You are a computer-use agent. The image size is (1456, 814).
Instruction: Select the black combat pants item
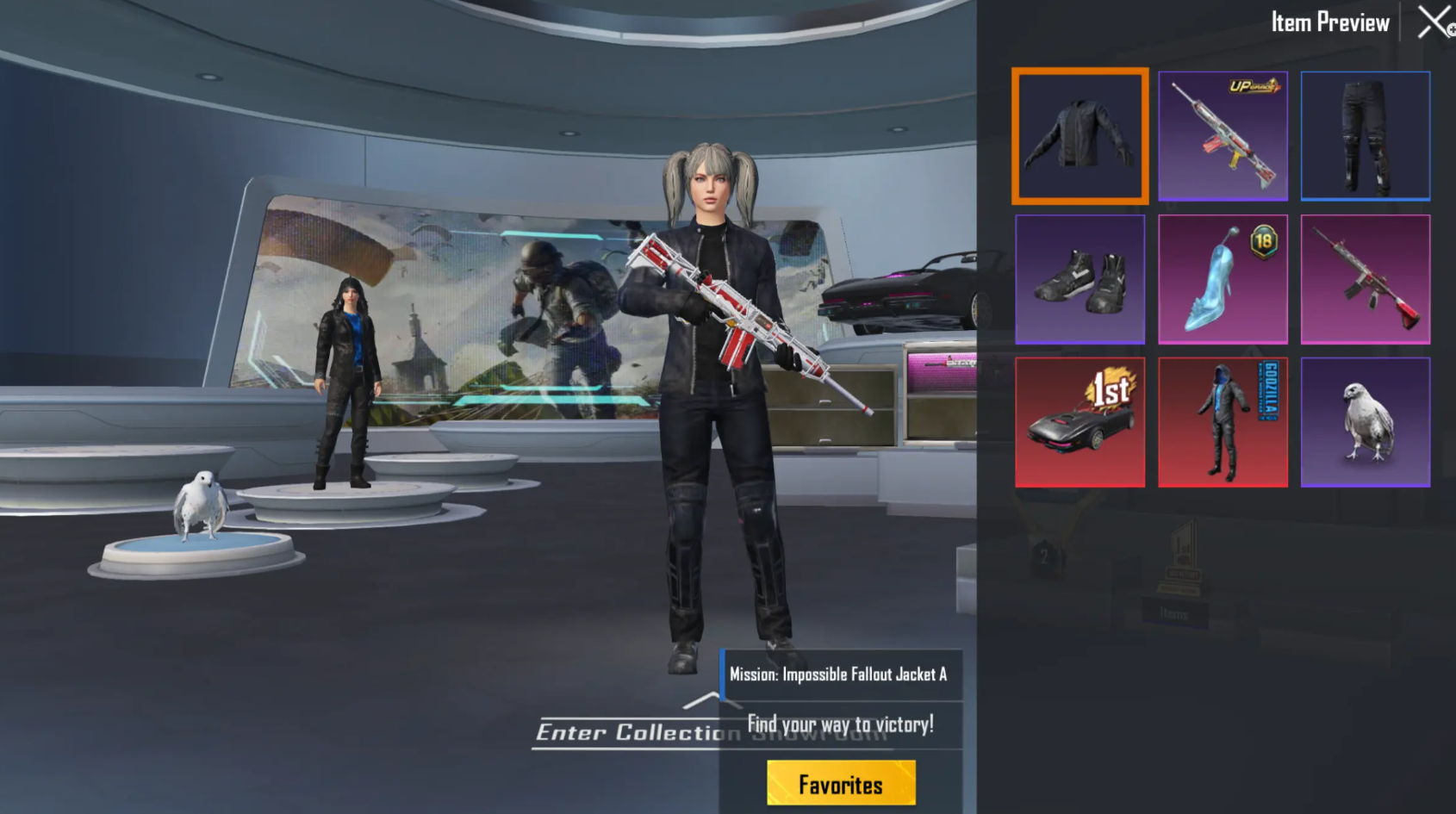(1365, 135)
